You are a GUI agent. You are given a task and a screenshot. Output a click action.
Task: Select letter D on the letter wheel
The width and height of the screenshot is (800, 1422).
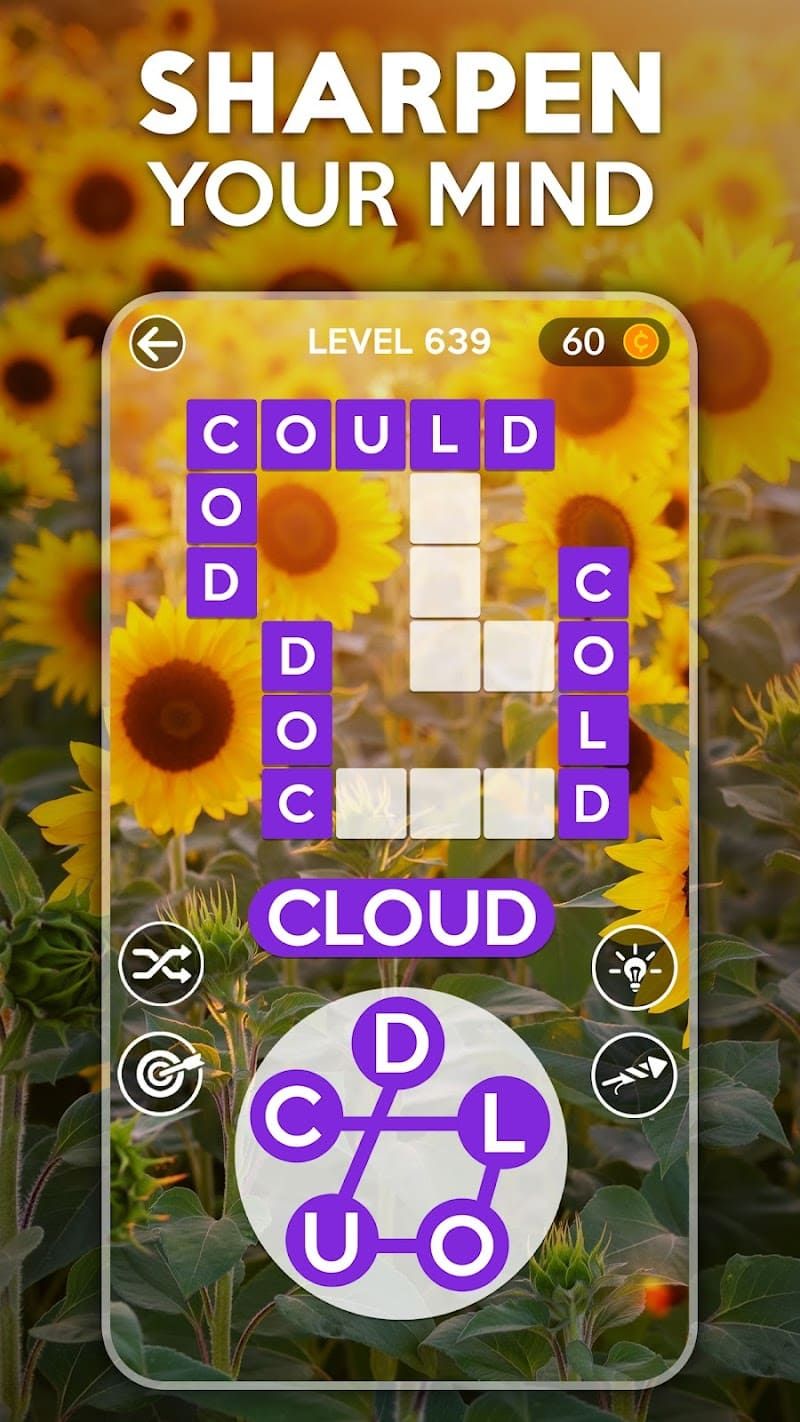(x=400, y=1046)
